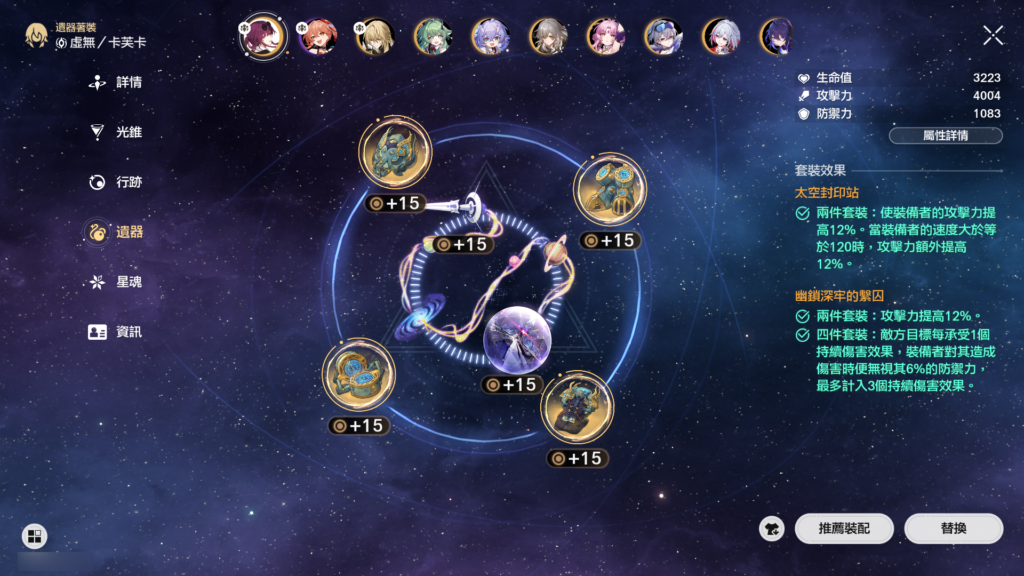Image resolution: width=1024 pixels, height=576 pixels.
Task: Close the relic screen with the X
Action: (993, 36)
